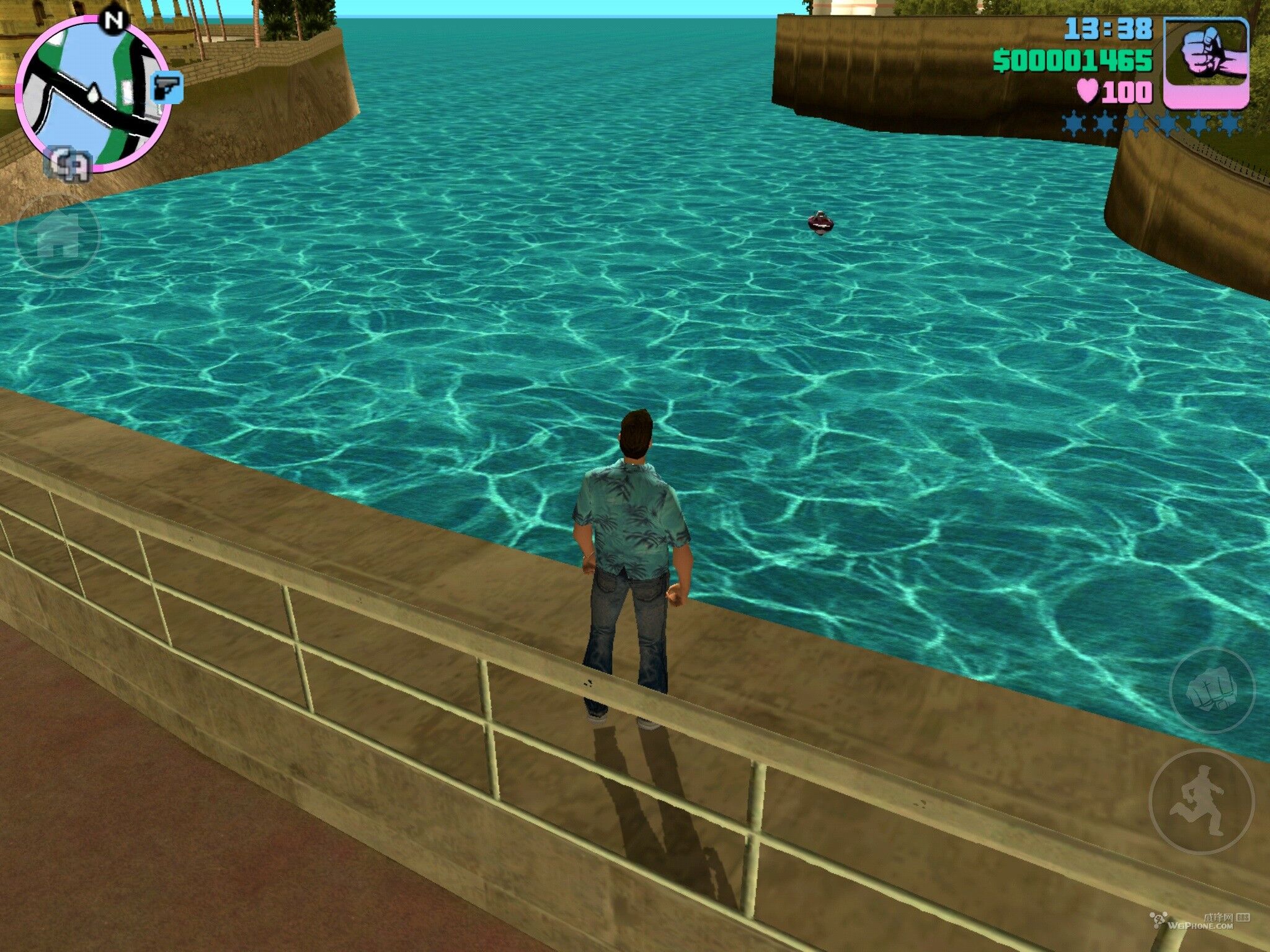Screen dimensions: 1270x952
Task: Tap the fist weapon icon
Action: pos(1206,62)
